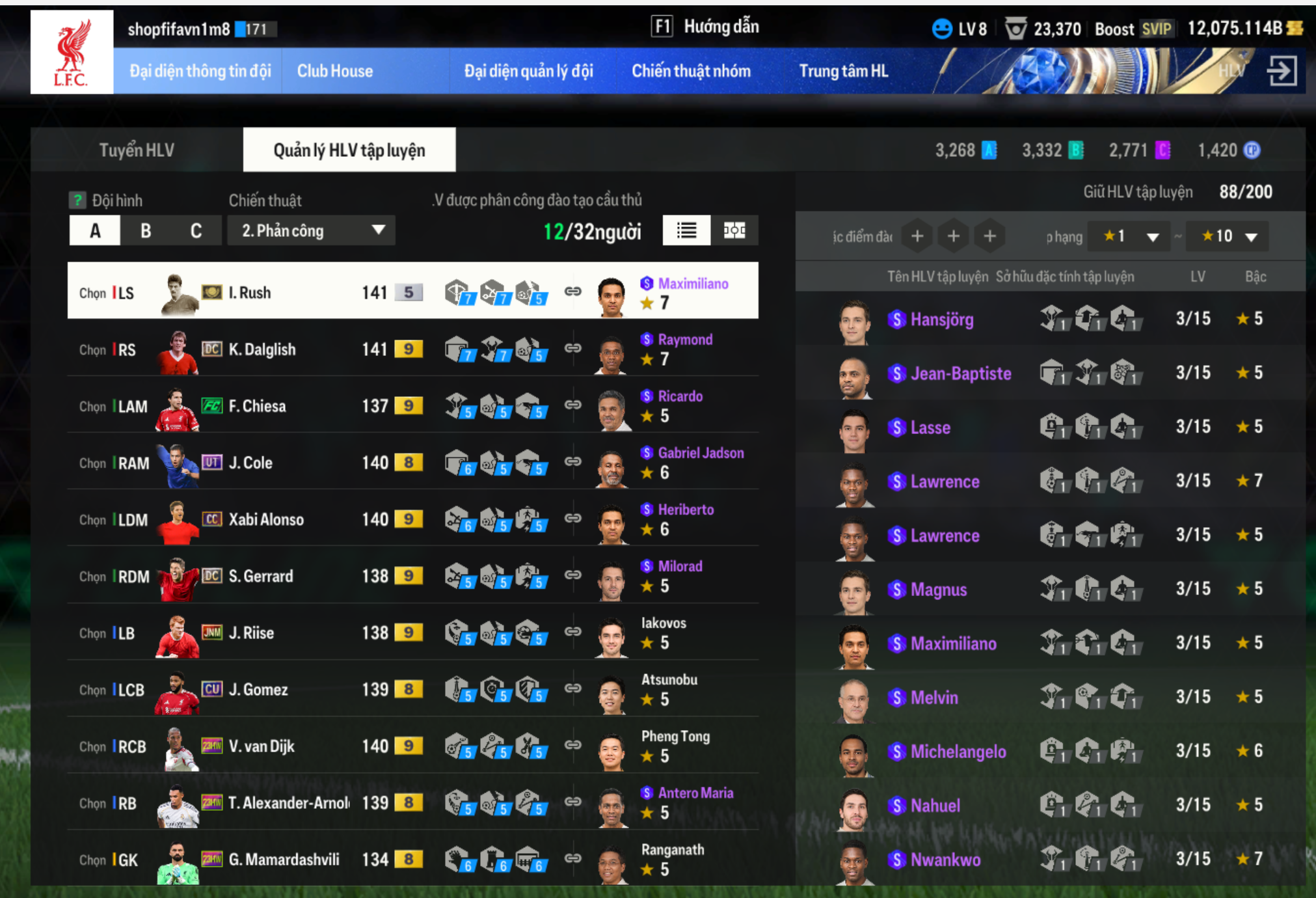Open the Club House menu

pos(334,71)
